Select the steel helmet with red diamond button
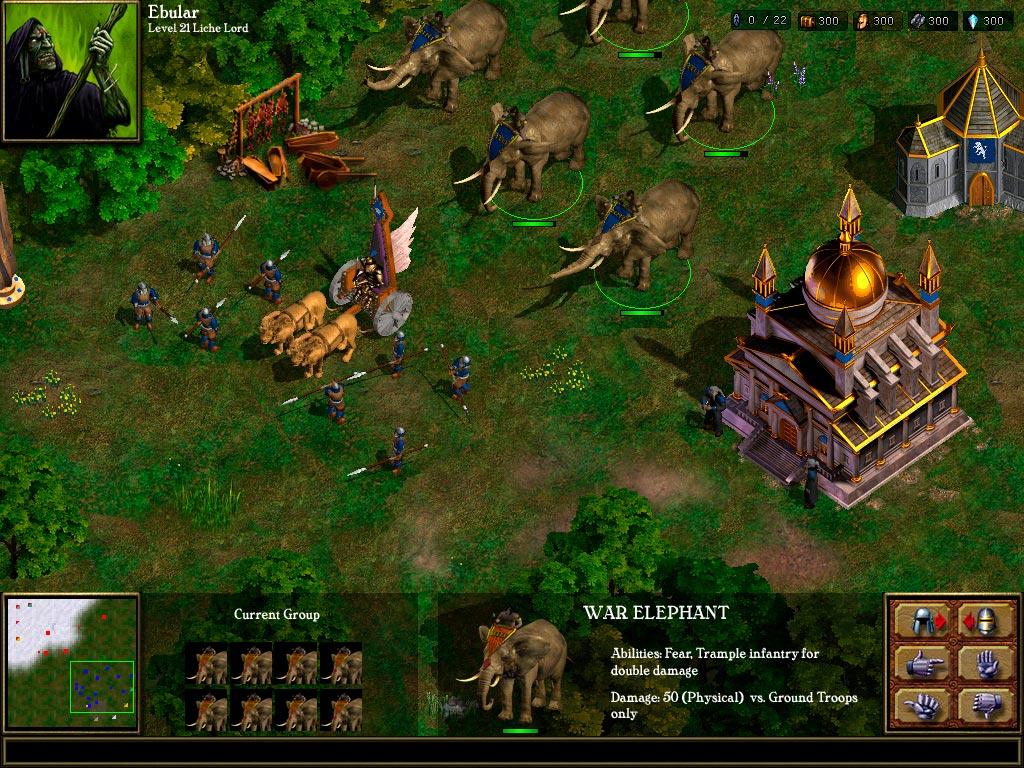 [922, 620]
